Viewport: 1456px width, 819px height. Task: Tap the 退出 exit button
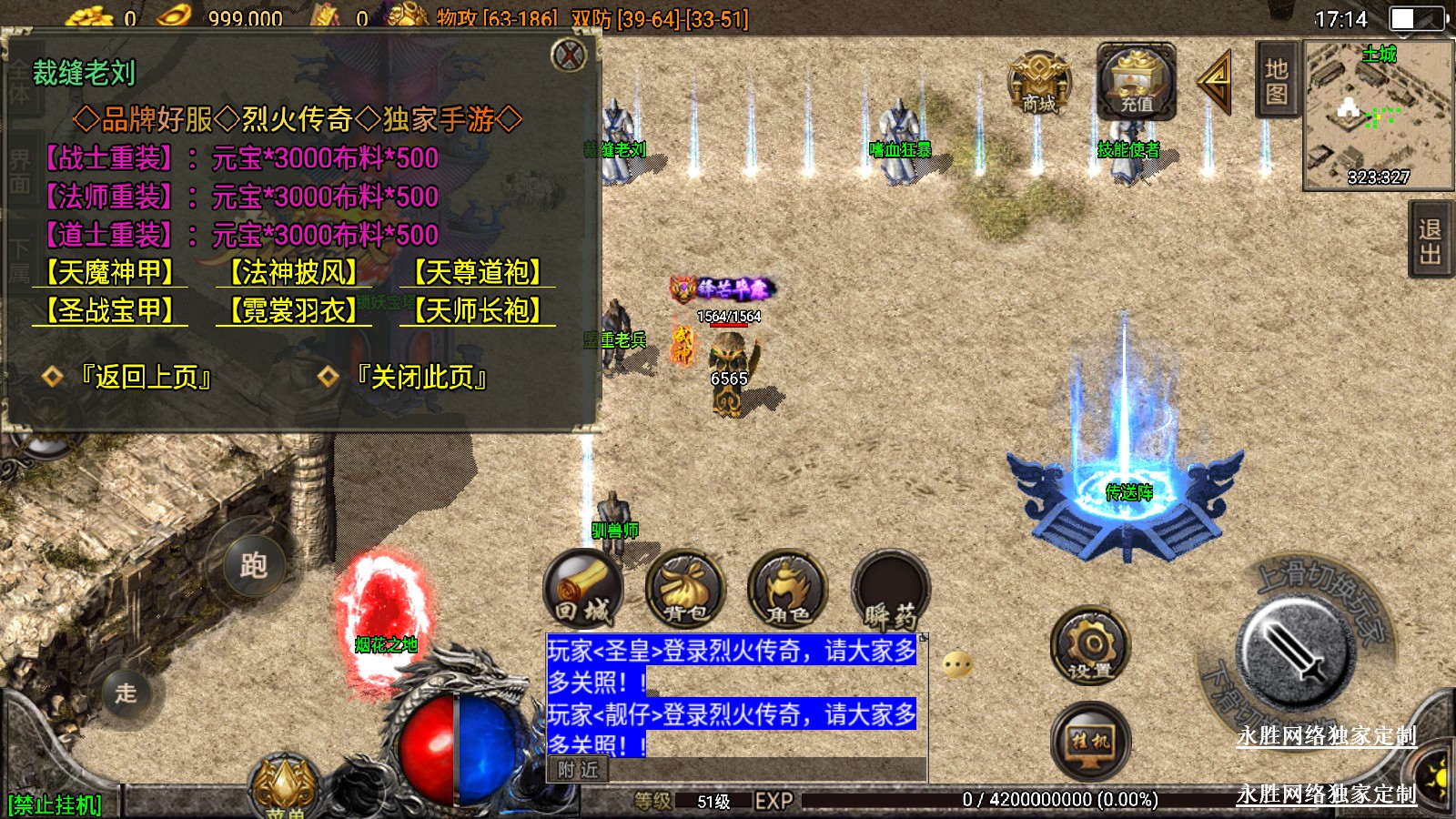coord(1430,241)
